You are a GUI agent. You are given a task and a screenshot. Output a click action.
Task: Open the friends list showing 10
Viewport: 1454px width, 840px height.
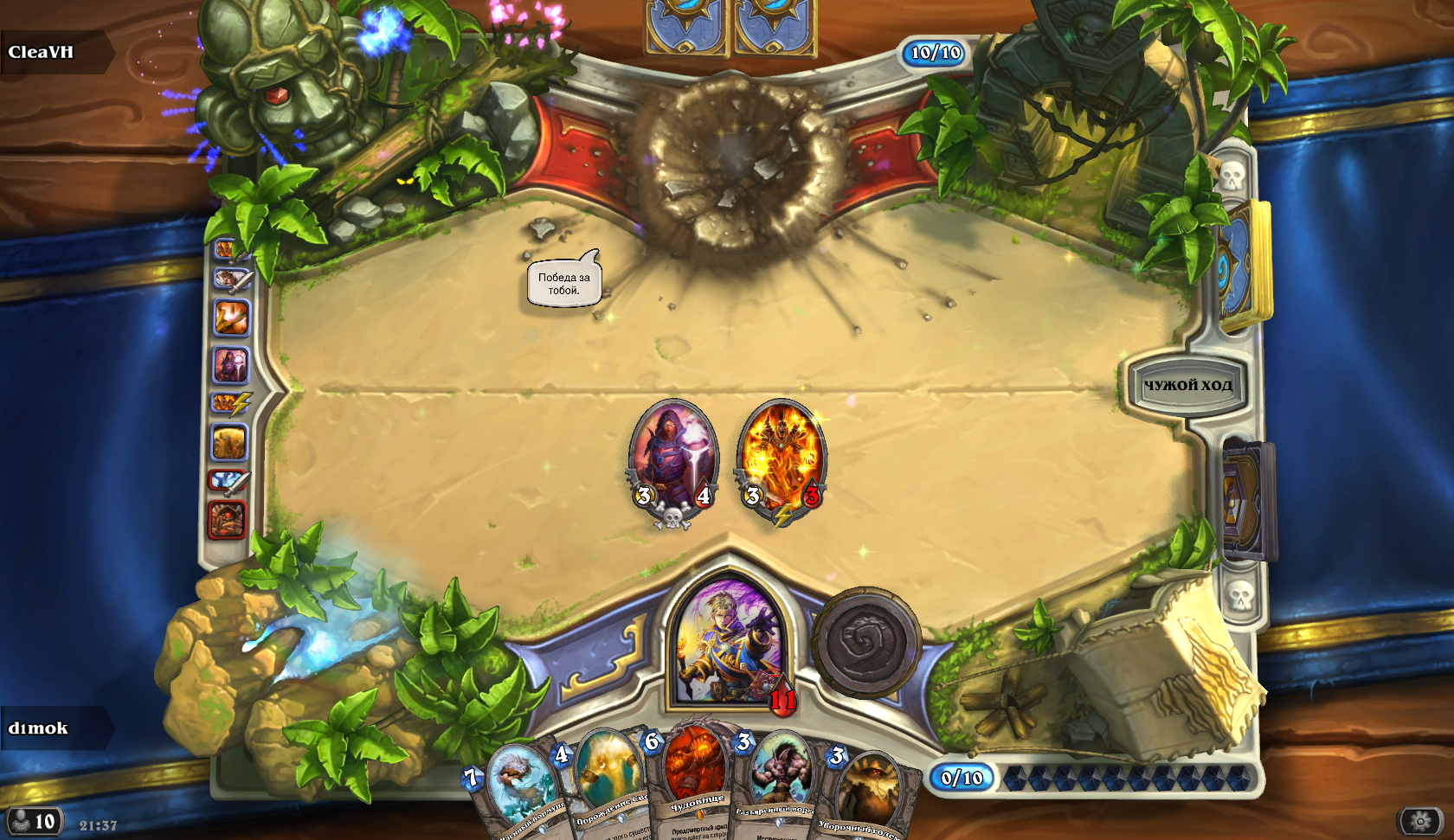click(33, 821)
